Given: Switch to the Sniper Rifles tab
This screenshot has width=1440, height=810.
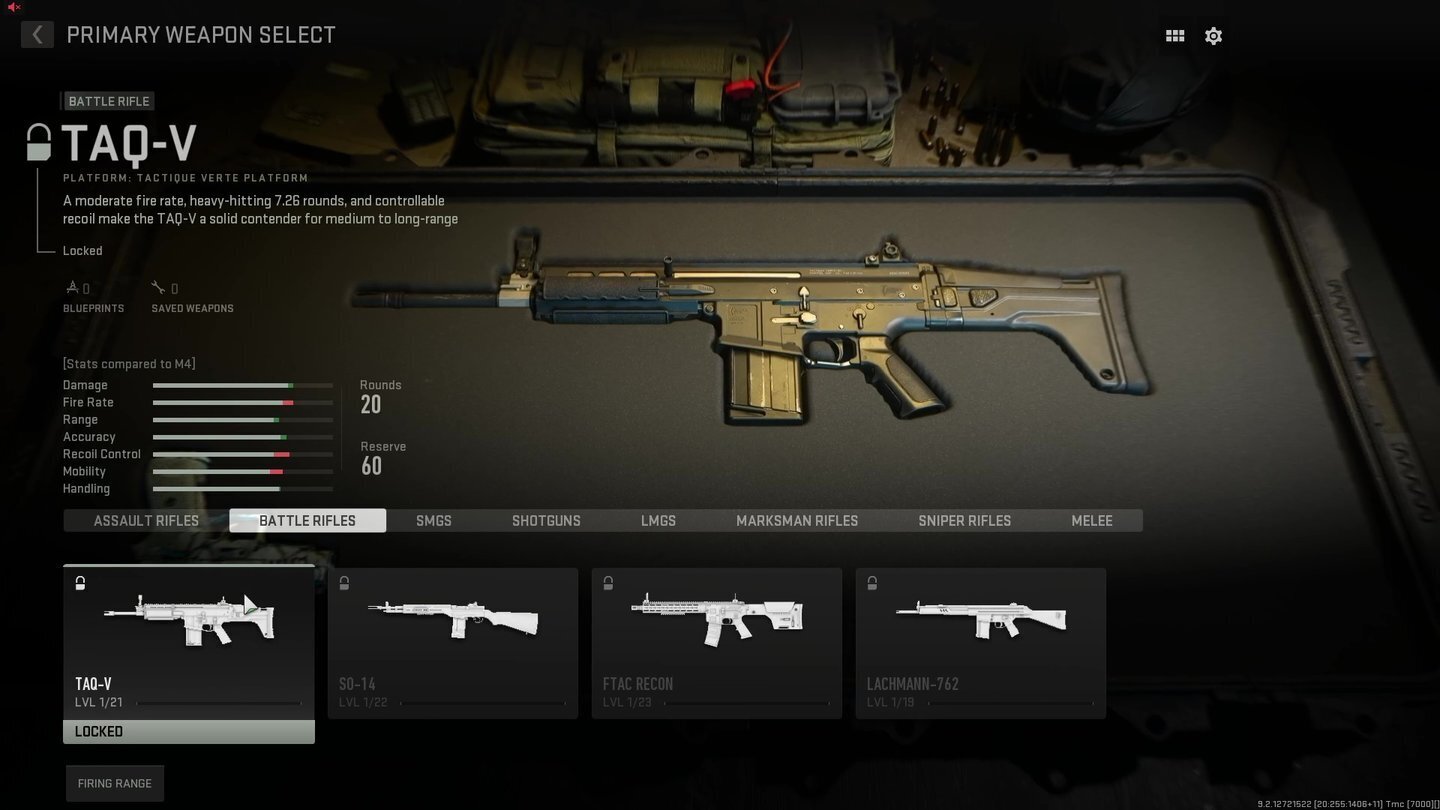Looking at the screenshot, I should point(964,520).
